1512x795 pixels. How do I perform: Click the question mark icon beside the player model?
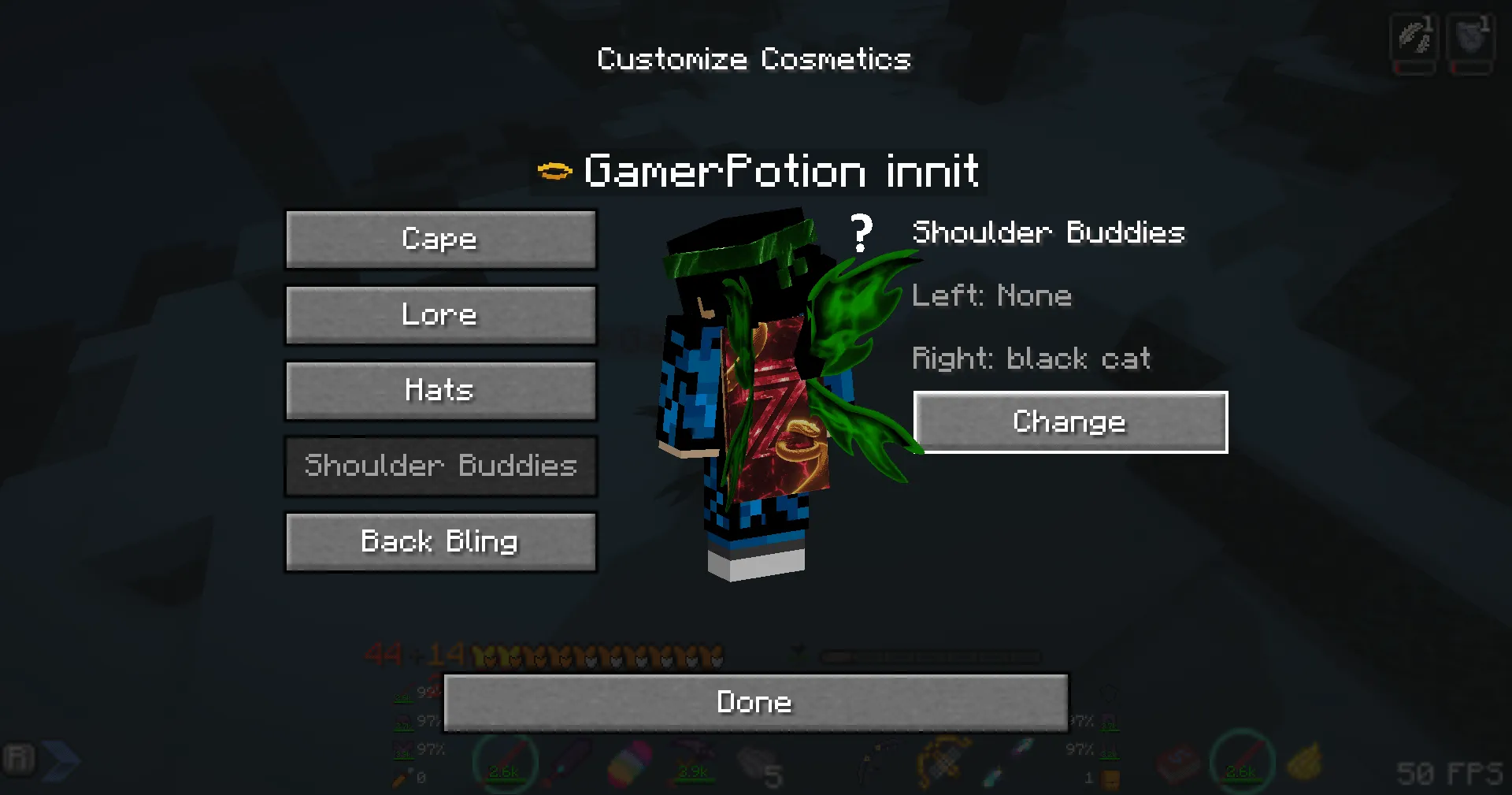[x=862, y=233]
